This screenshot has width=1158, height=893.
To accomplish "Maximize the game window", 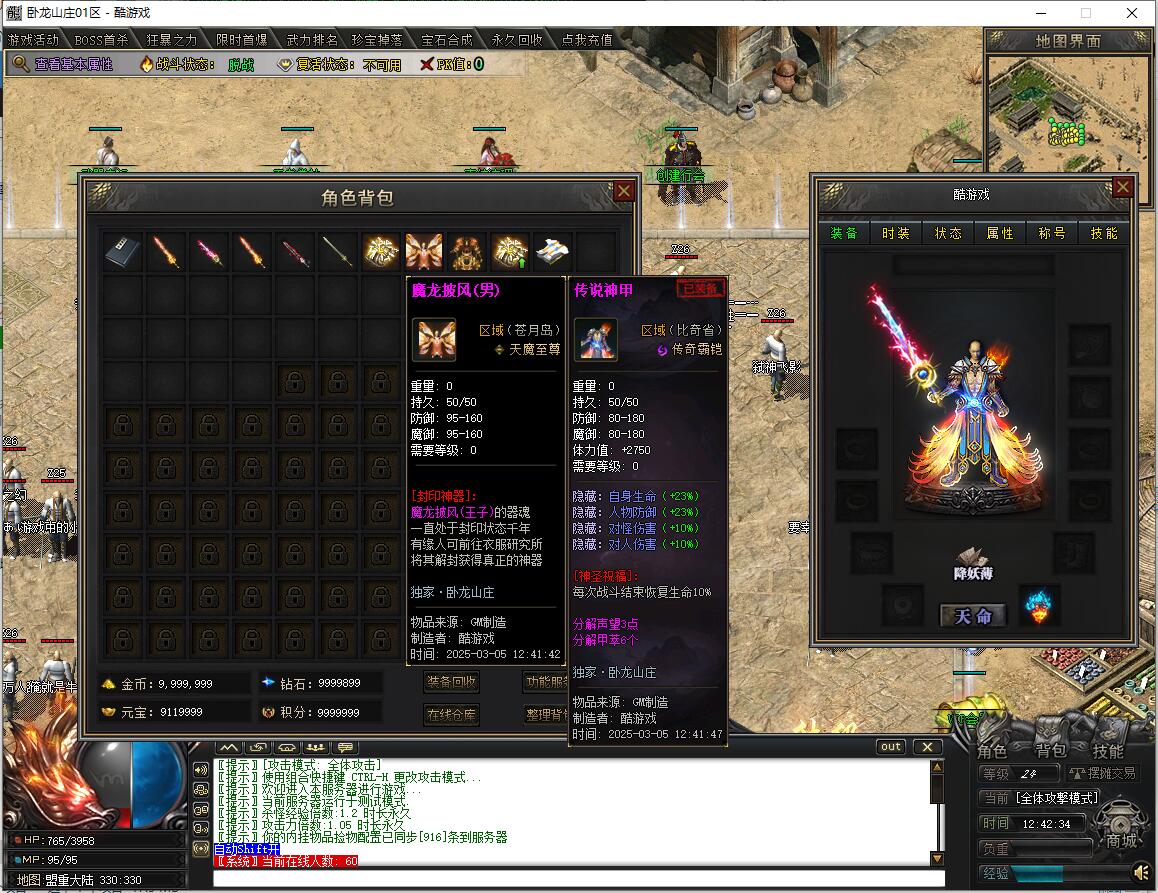I will tap(1086, 13).
